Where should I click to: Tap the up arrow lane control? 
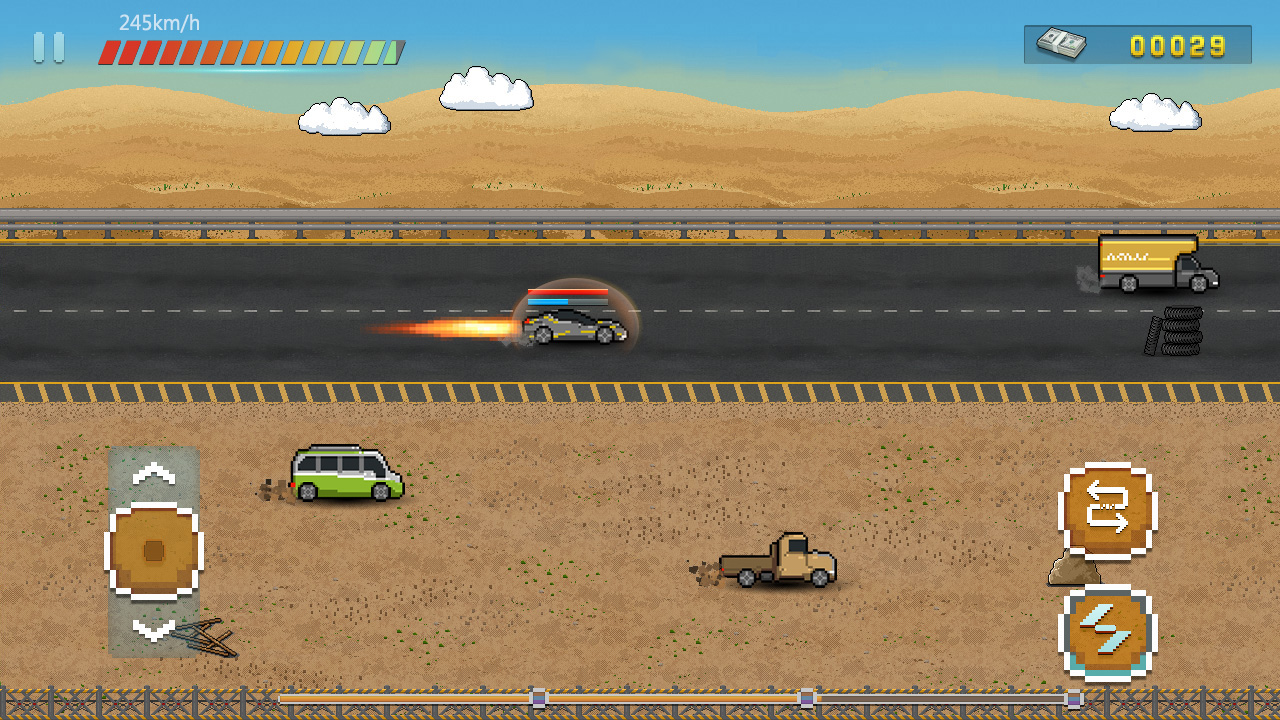tap(153, 473)
